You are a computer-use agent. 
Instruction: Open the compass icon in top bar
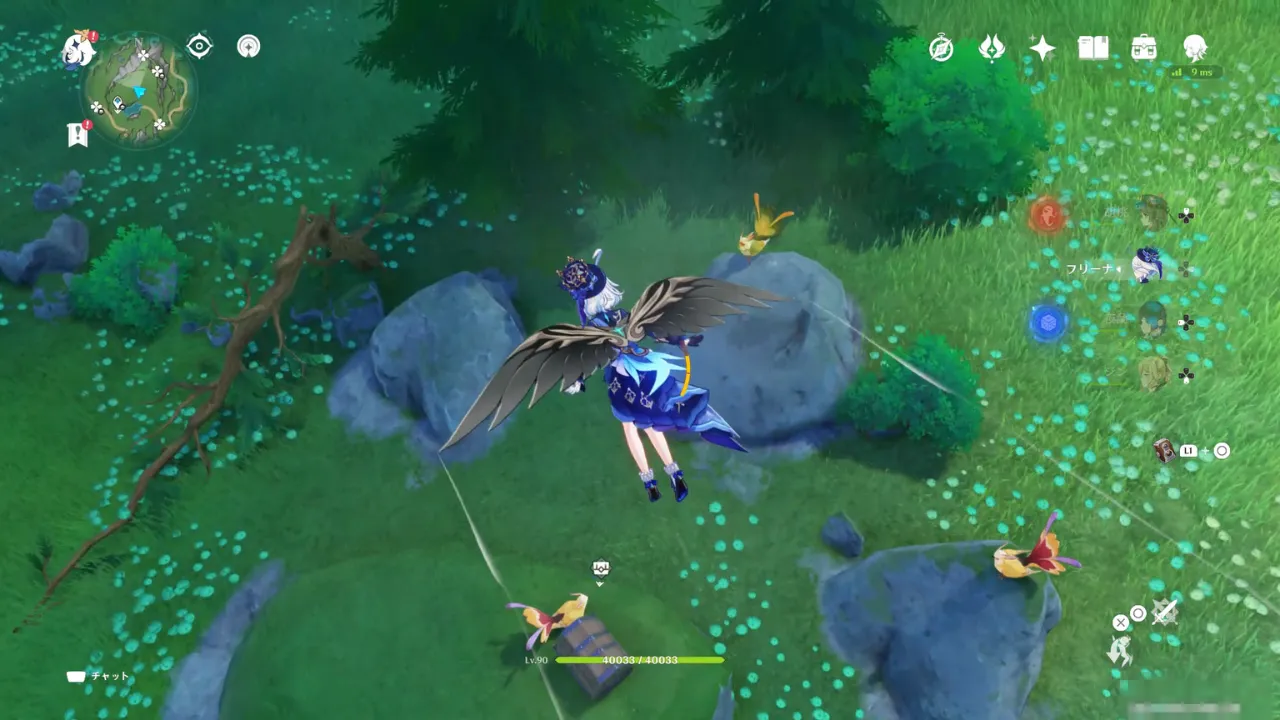tap(941, 48)
